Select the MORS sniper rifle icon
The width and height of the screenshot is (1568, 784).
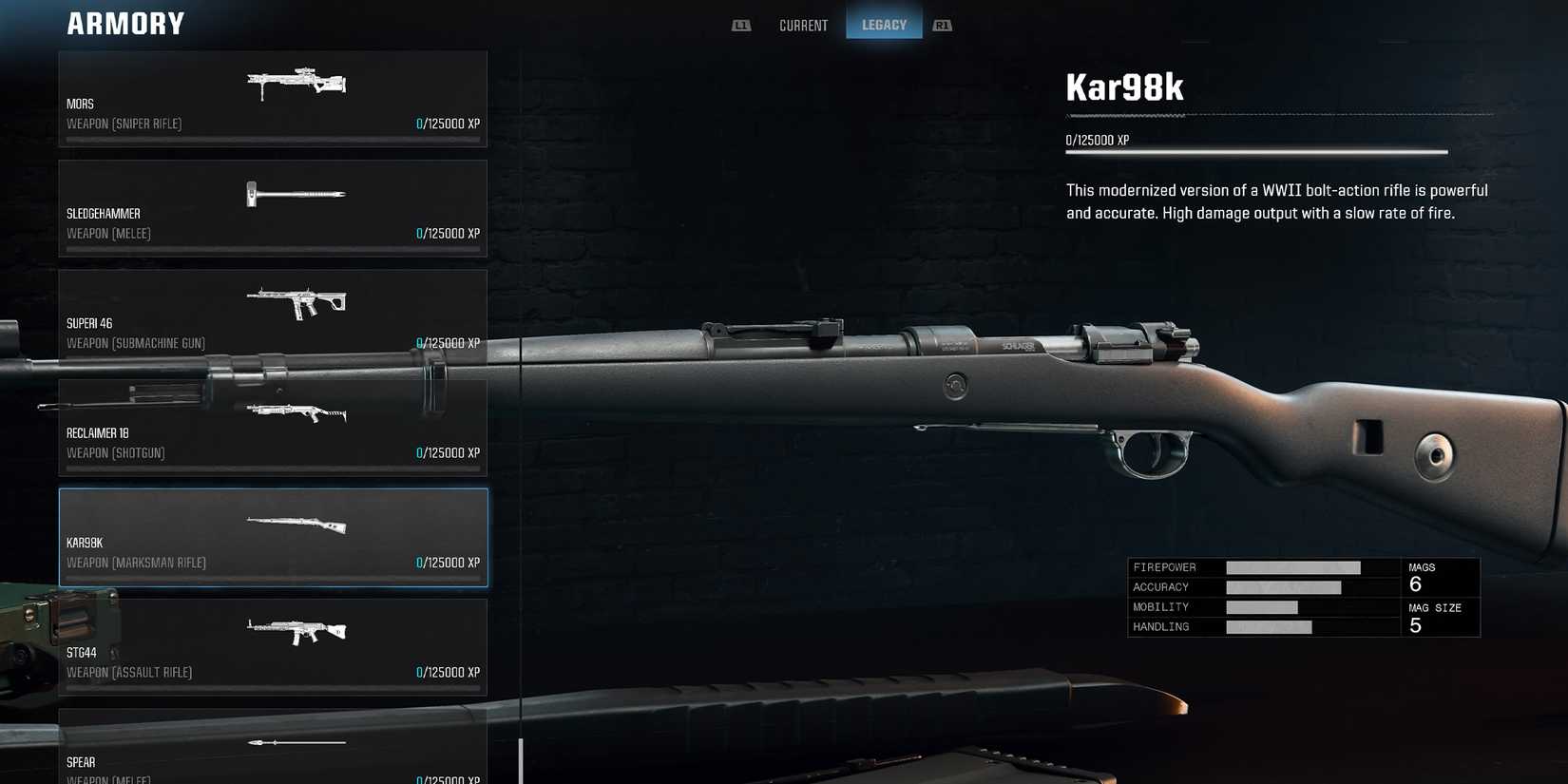295,84
